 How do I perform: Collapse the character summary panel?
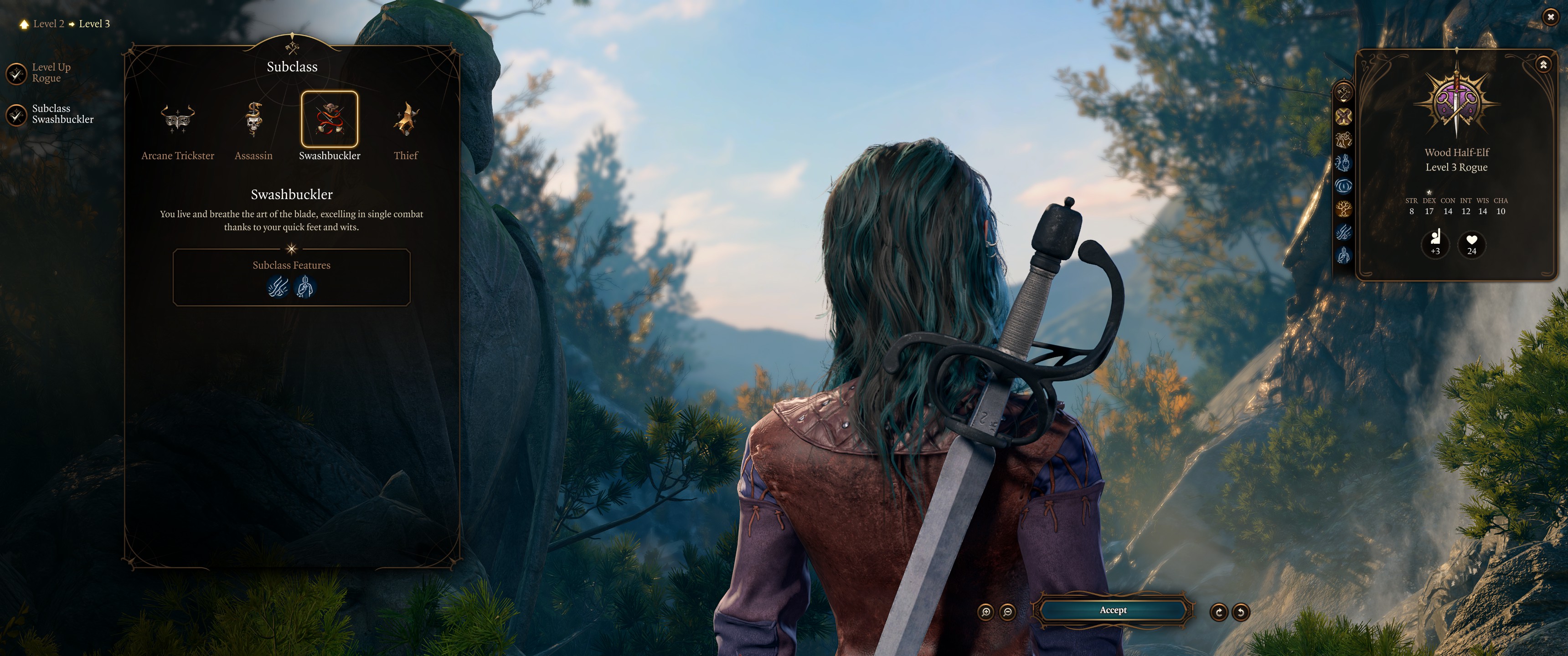pos(1542,65)
